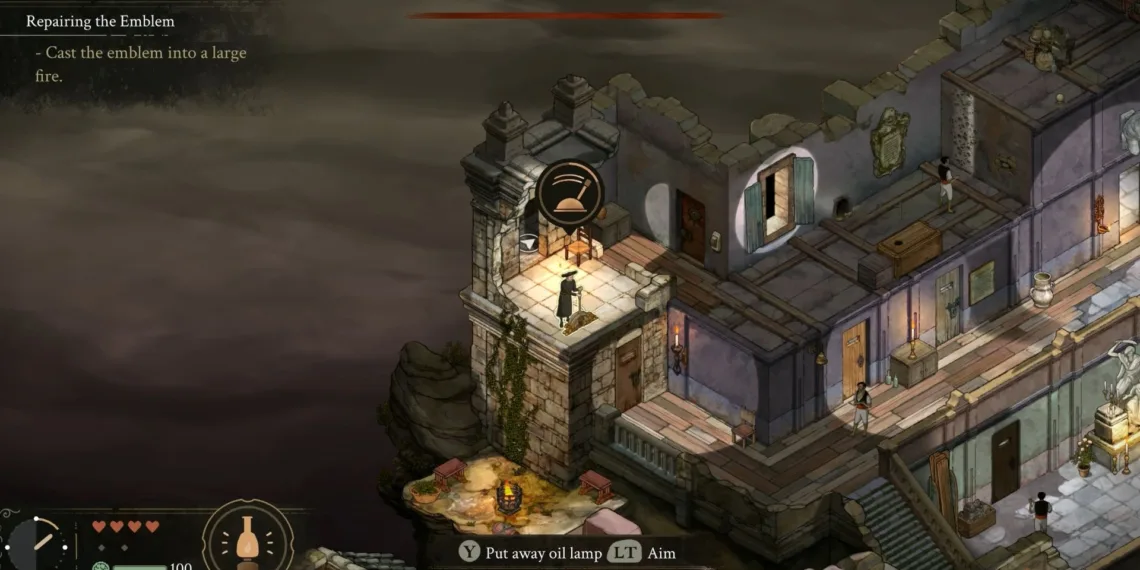Screen dimensions: 1140x570
Task: Open the Repairing the Emblem quest tracker
Action: tap(100, 21)
